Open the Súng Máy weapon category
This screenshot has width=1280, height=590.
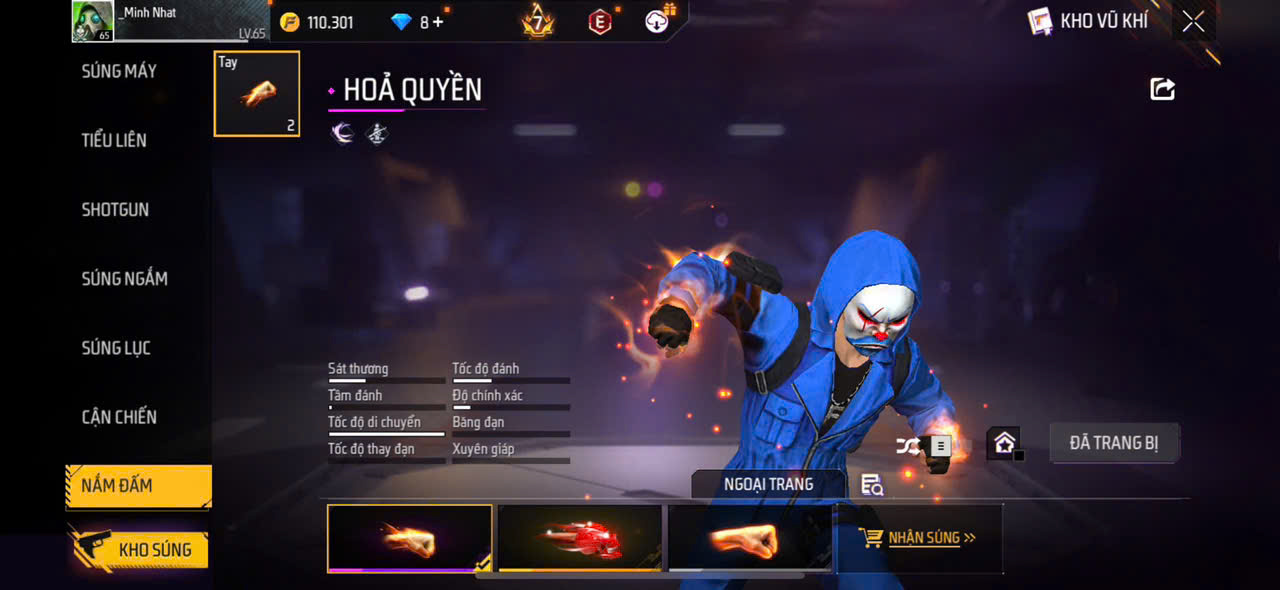(119, 71)
